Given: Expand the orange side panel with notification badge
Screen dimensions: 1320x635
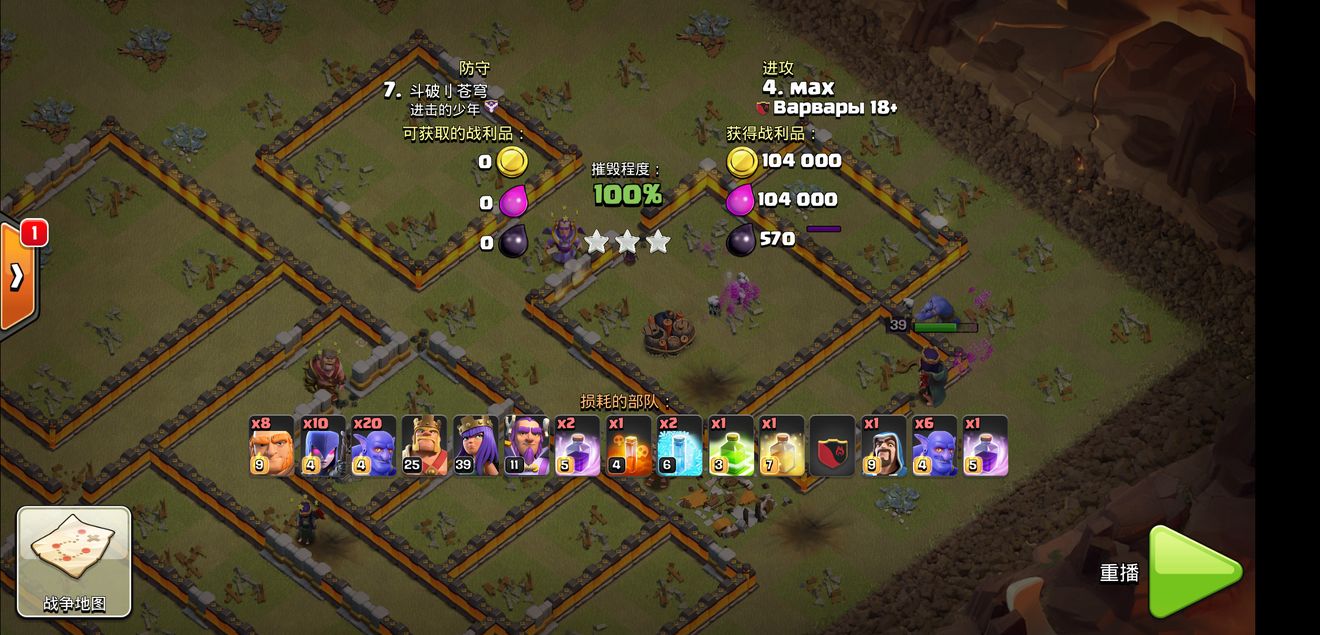Looking at the screenshot, I should pos(17,276).
